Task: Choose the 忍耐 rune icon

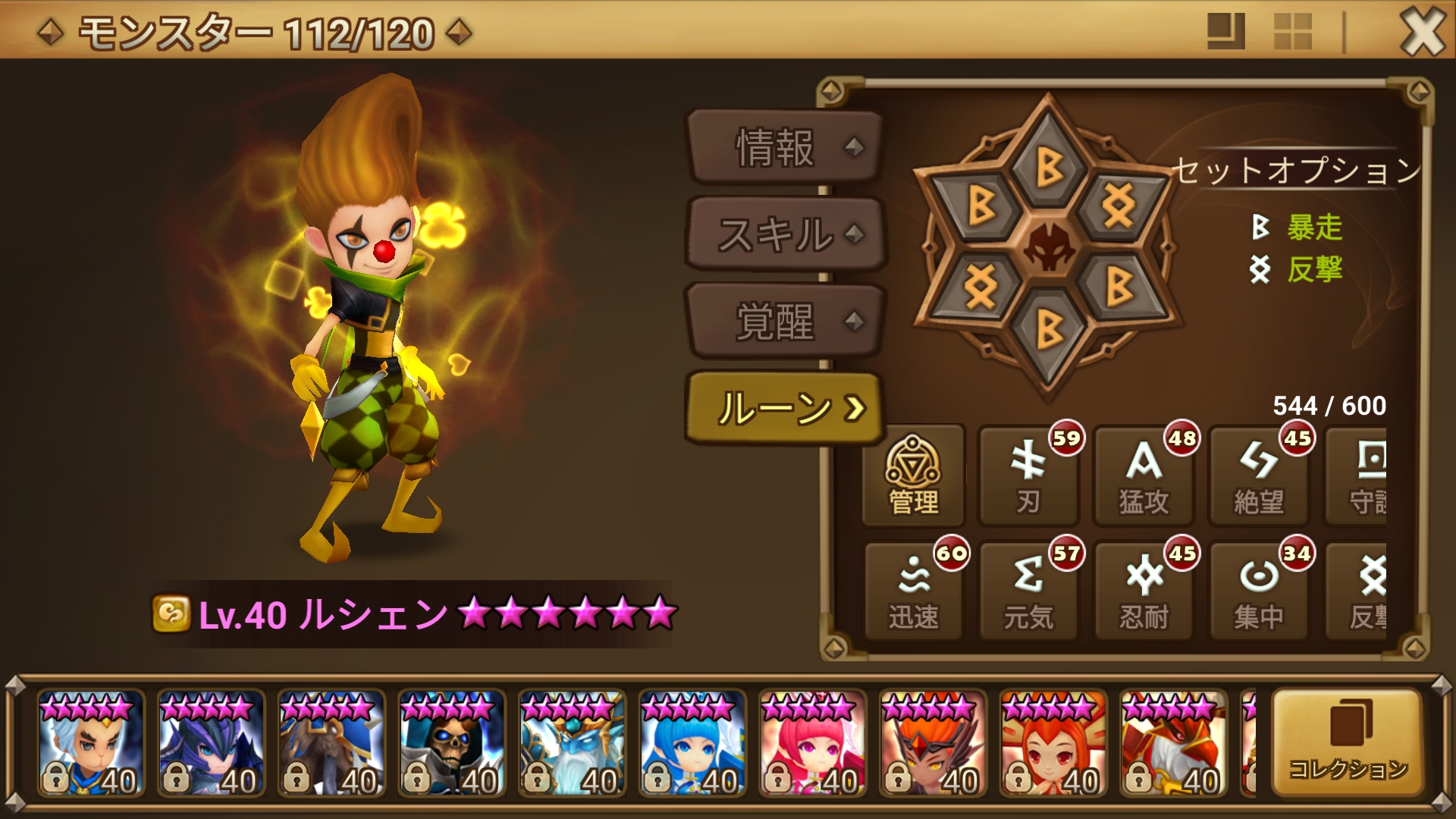Action: pos(1143,590)
